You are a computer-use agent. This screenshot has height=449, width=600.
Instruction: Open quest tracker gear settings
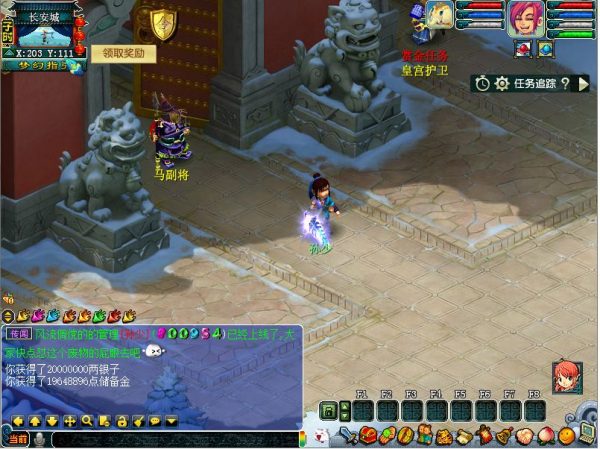coord(502,84)
